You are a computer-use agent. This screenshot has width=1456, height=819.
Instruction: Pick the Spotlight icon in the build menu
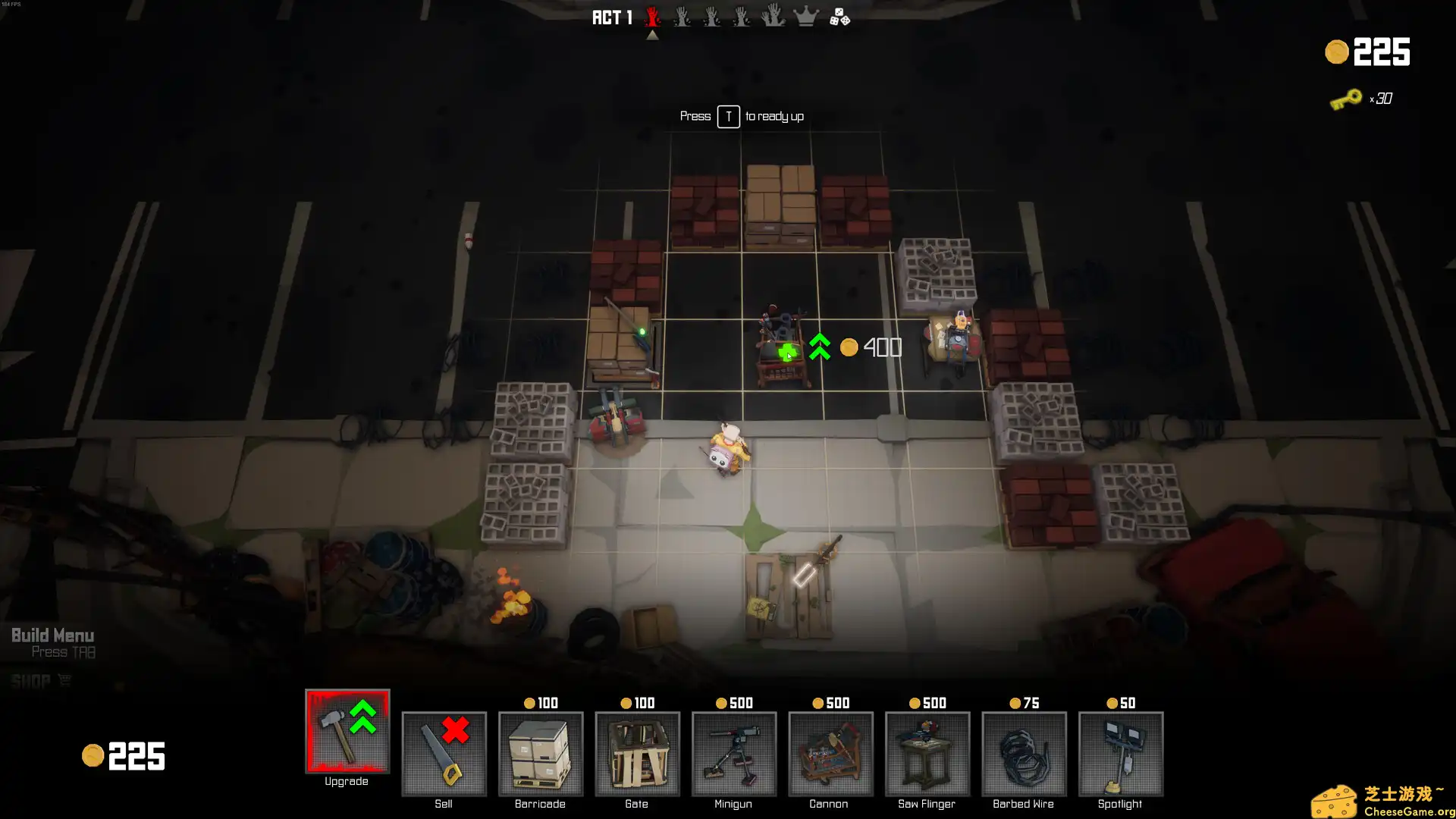click(1119, 755)
